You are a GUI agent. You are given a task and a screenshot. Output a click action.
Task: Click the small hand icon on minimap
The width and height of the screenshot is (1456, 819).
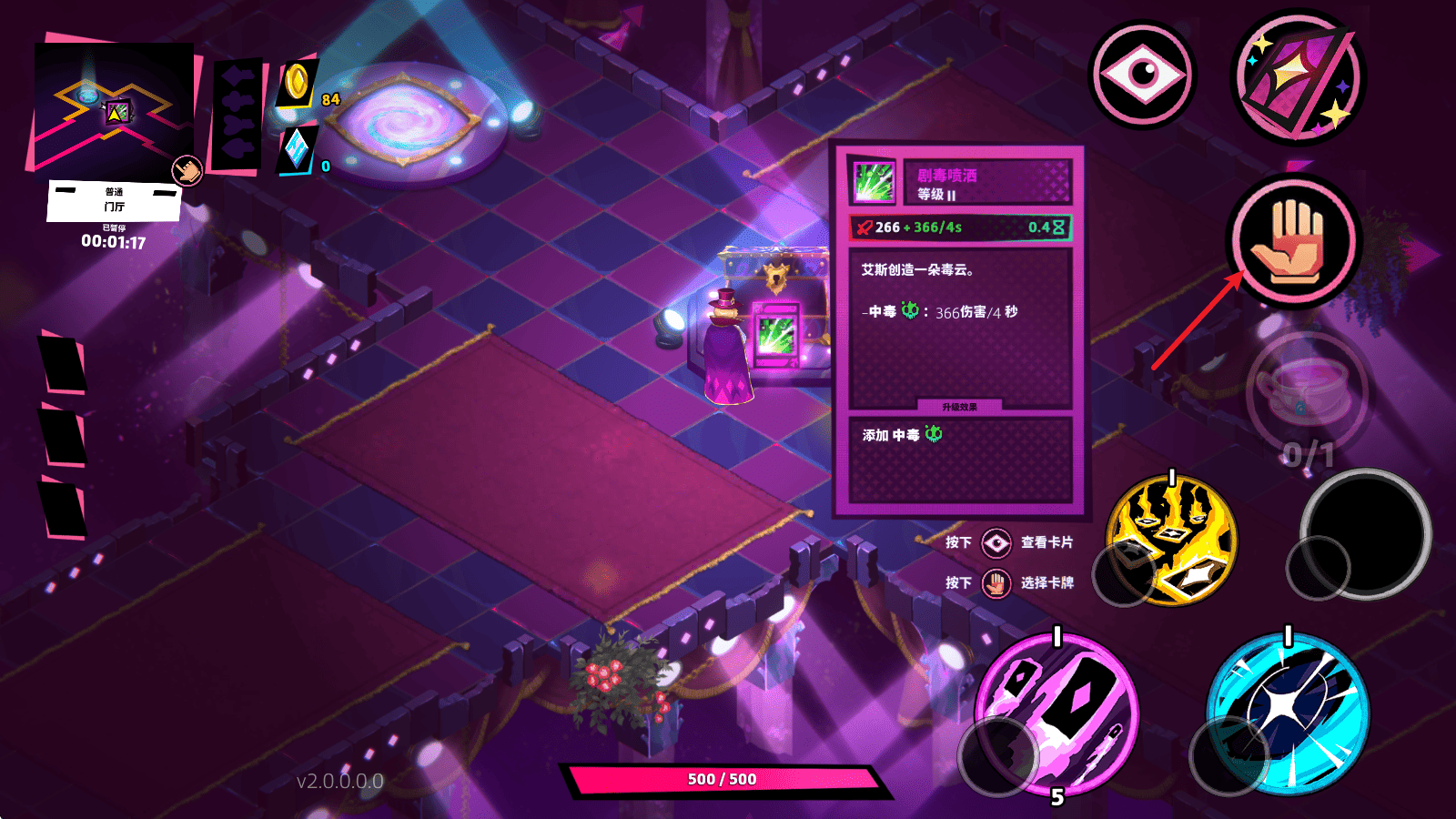point(187,170)
